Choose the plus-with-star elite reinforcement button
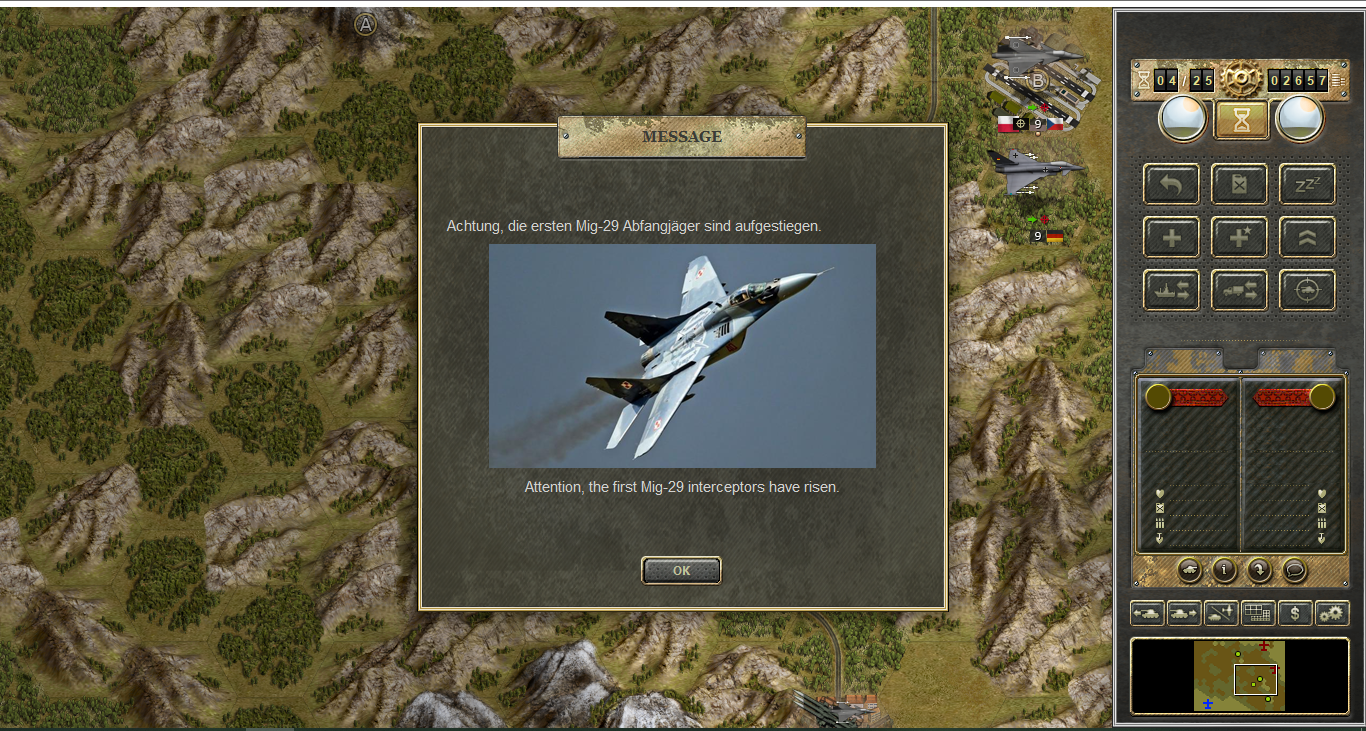The image size is (1366, 731). click(1239, 237)
